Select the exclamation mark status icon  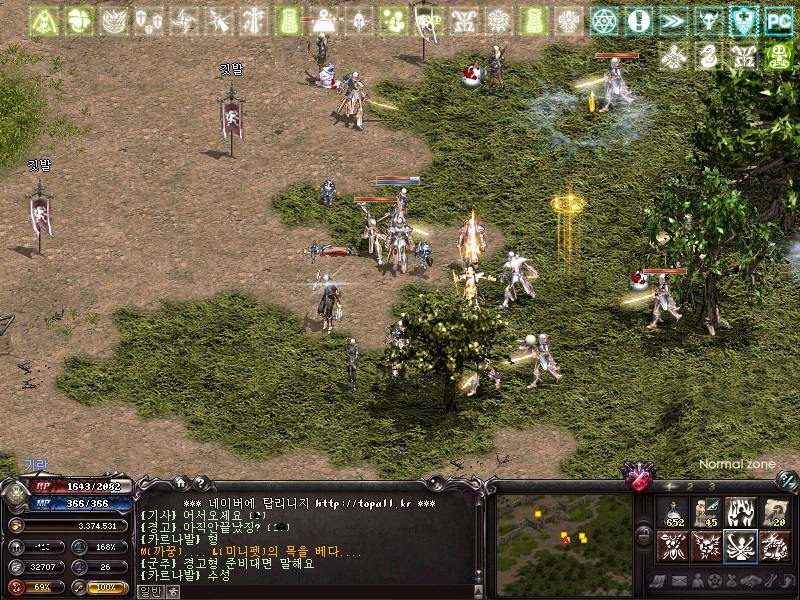tap(638, 20)
